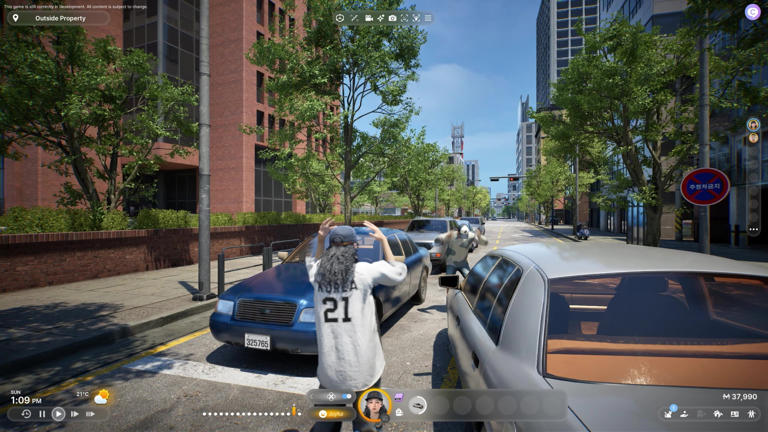Select the character portrait in the bottom bar
This screenshot has width=768, height=432.
tap(374, 405)
